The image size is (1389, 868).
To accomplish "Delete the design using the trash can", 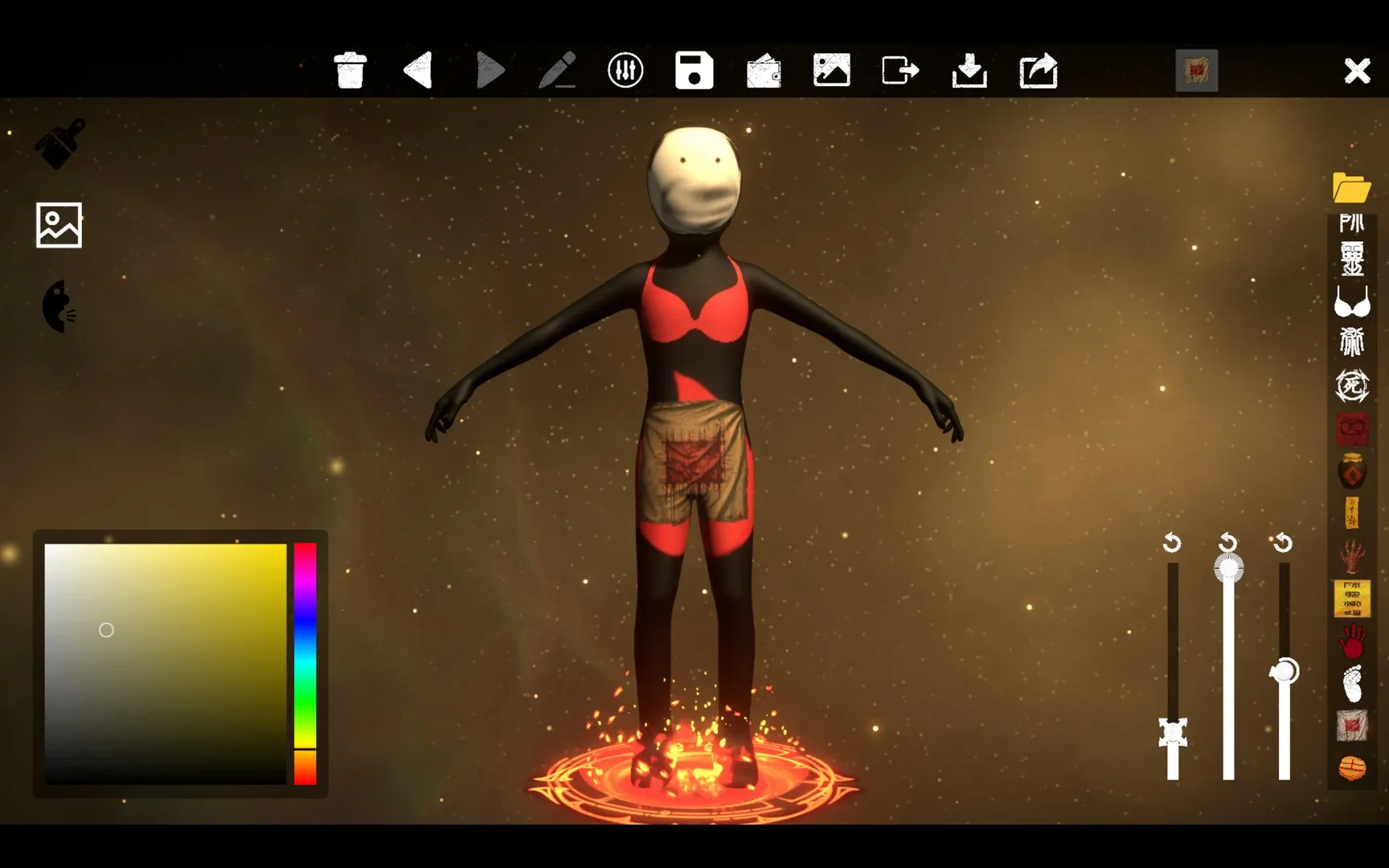I will (x=350, y=70).
